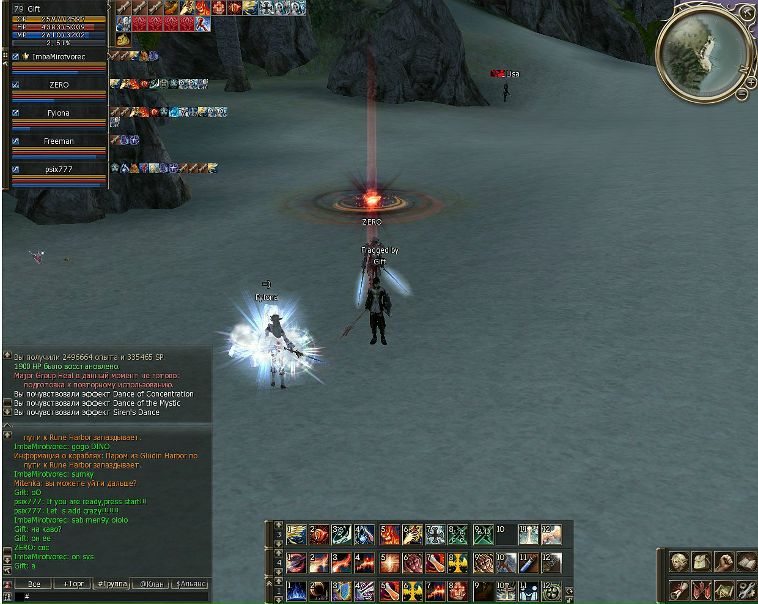
Task: Toggle the checkbox beside ZERO's name
Action: (15, 85)
